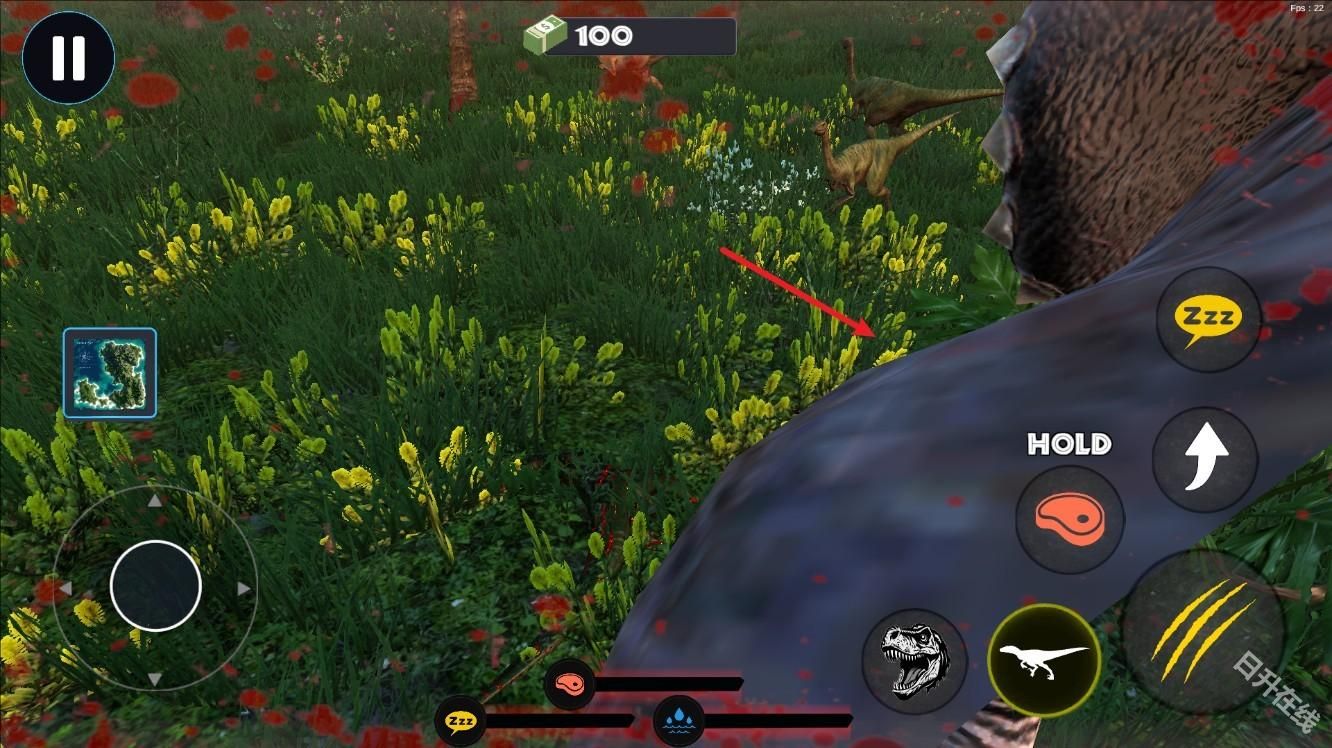
Task: Select the running raptor sprint button
Action: [1044, 660]
